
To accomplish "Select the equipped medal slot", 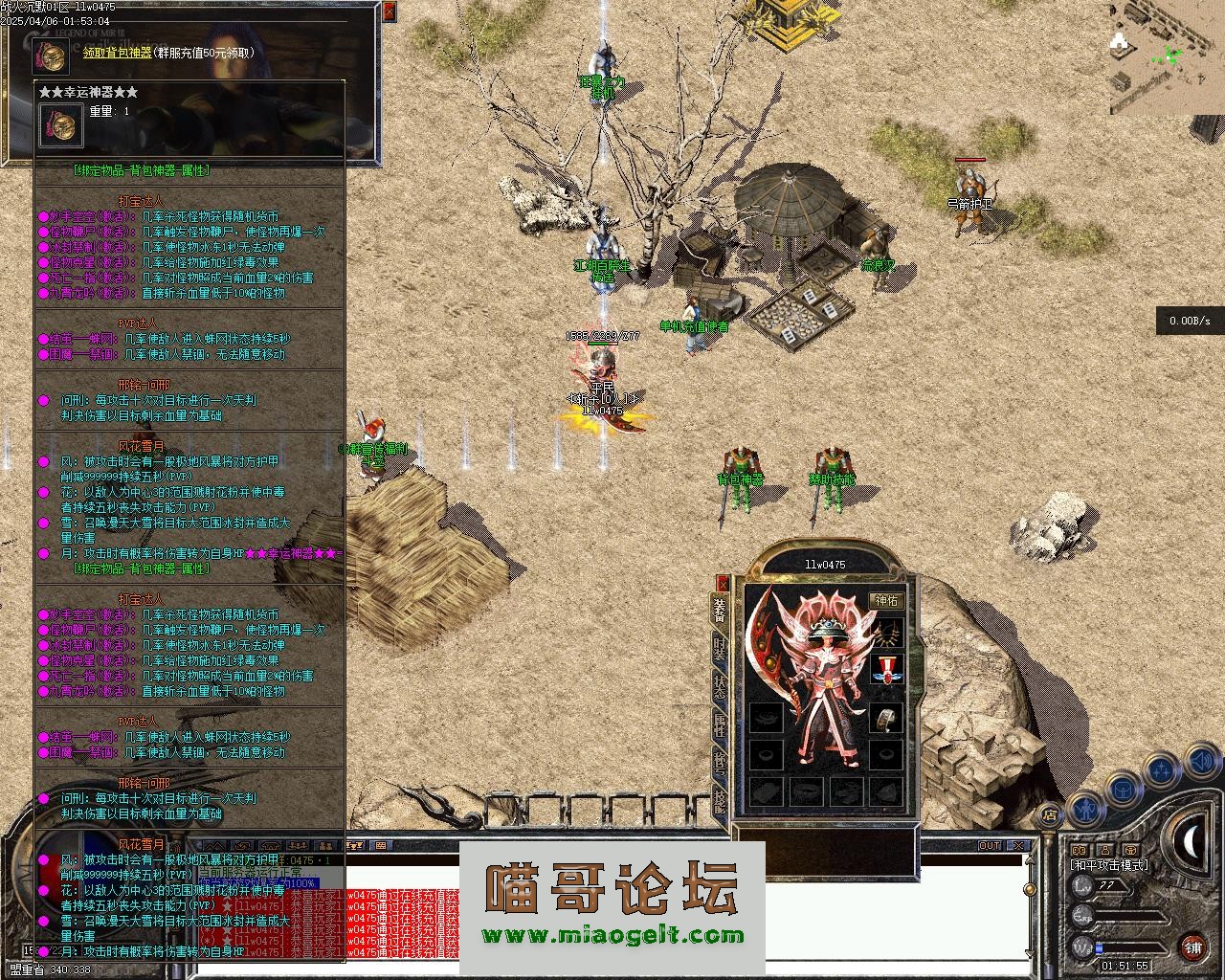I will [886, 670].
